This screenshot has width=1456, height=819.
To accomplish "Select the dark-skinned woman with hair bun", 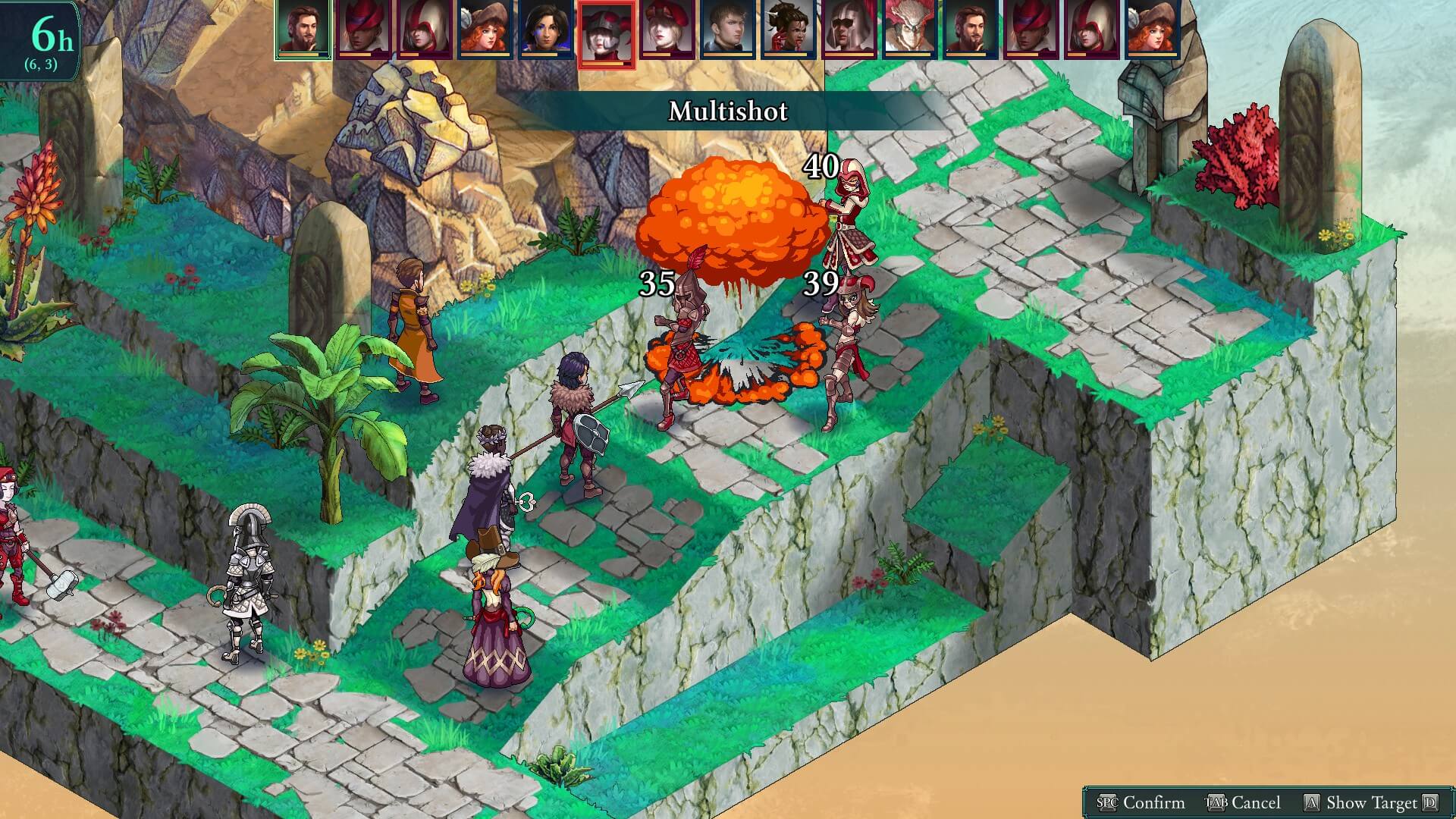I will coord(788,29).
